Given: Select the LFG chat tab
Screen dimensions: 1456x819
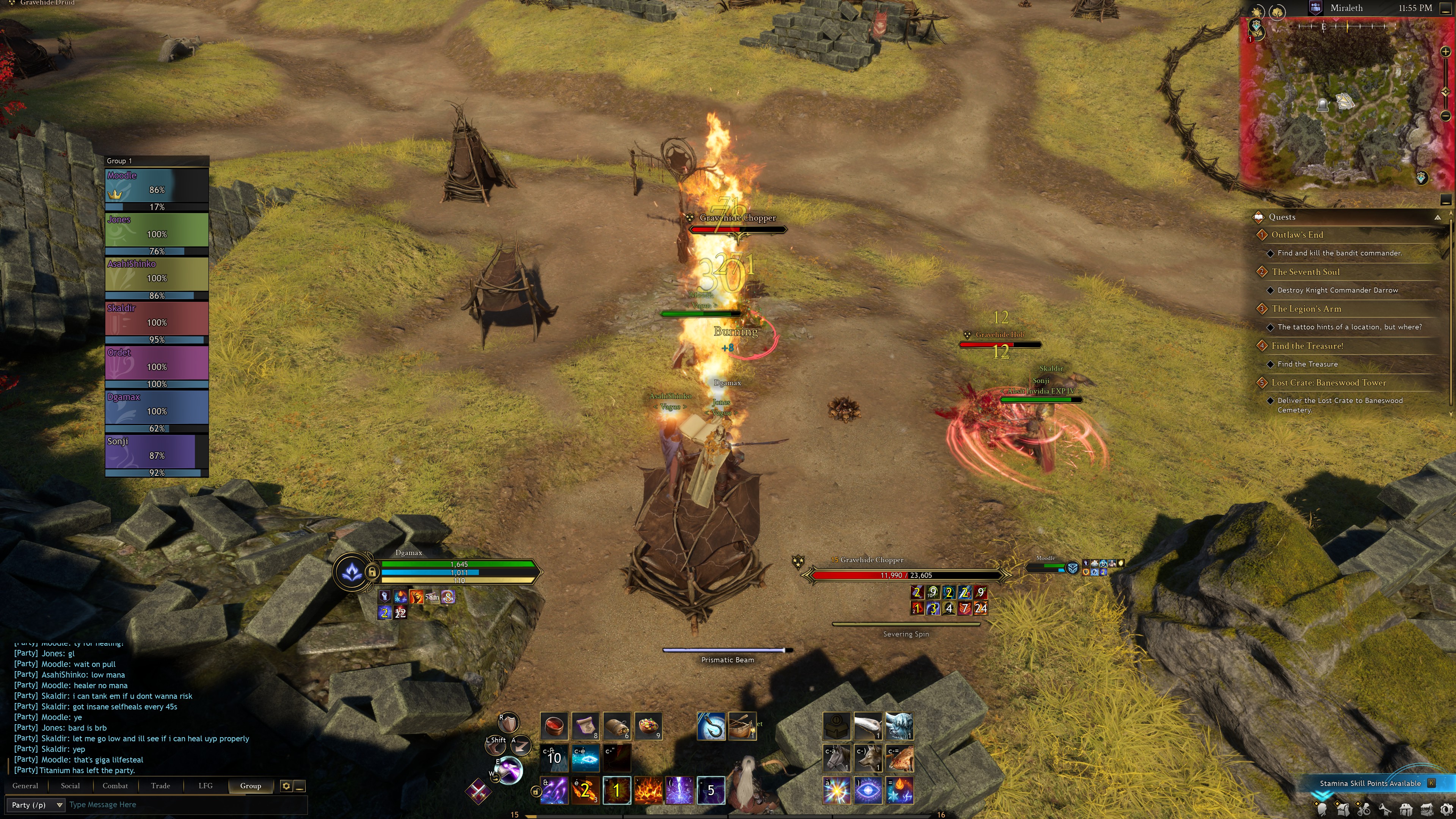Looking at the screenshot, I should click(205, 786).
